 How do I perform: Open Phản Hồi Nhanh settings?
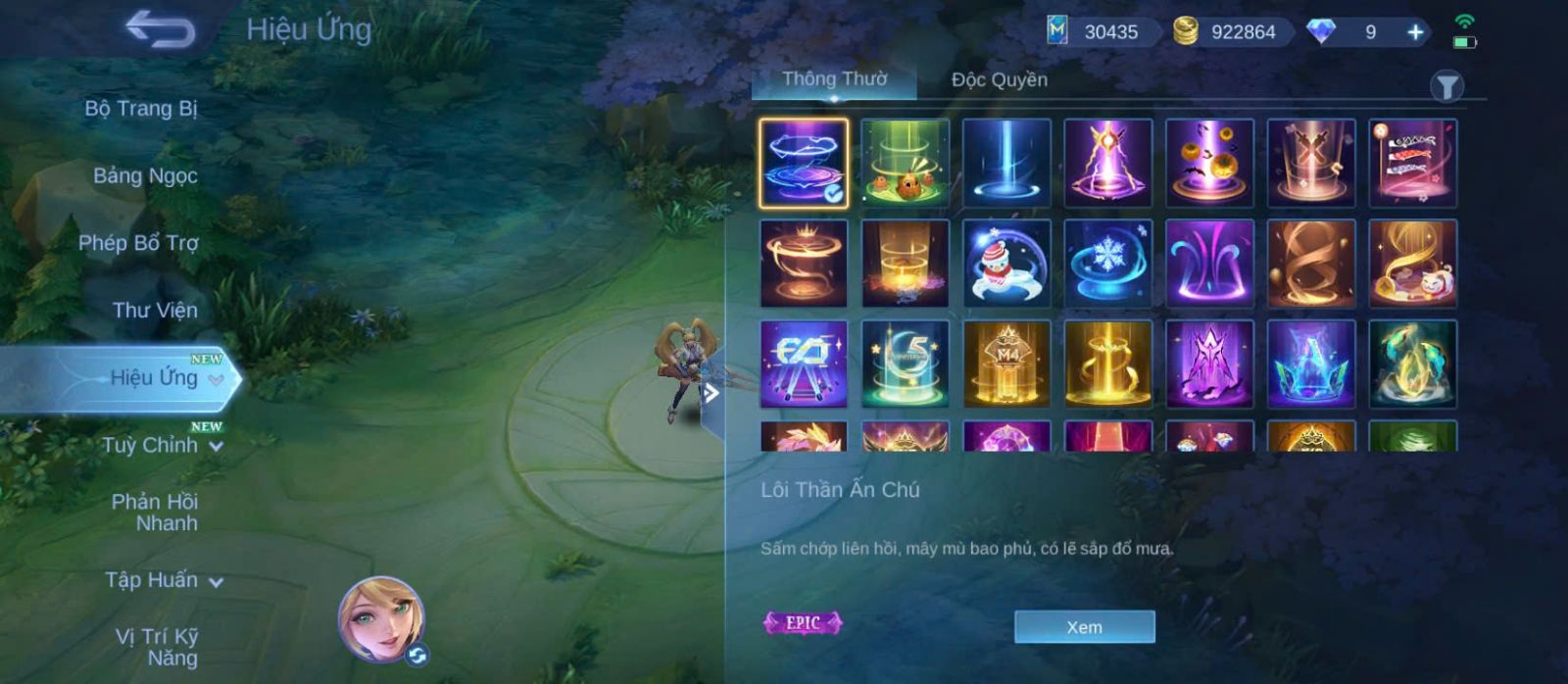(155, 513)
